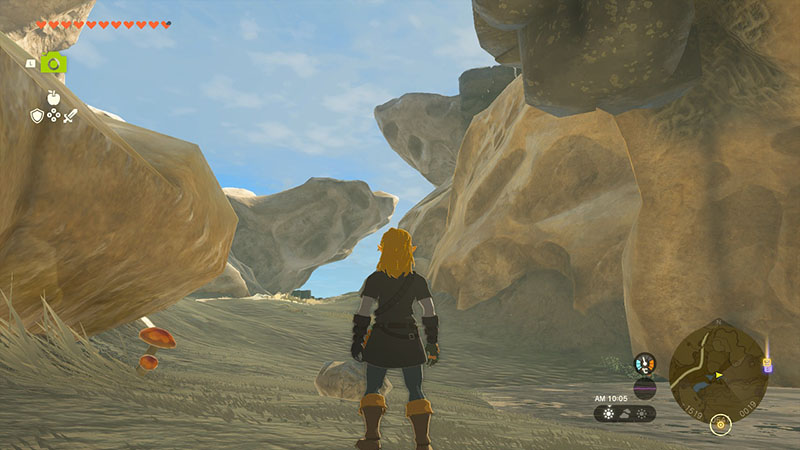Viewport: 800px width, 450px height.
Task: Select the apple item quick-slot icon
Action: tap(53, 98)
